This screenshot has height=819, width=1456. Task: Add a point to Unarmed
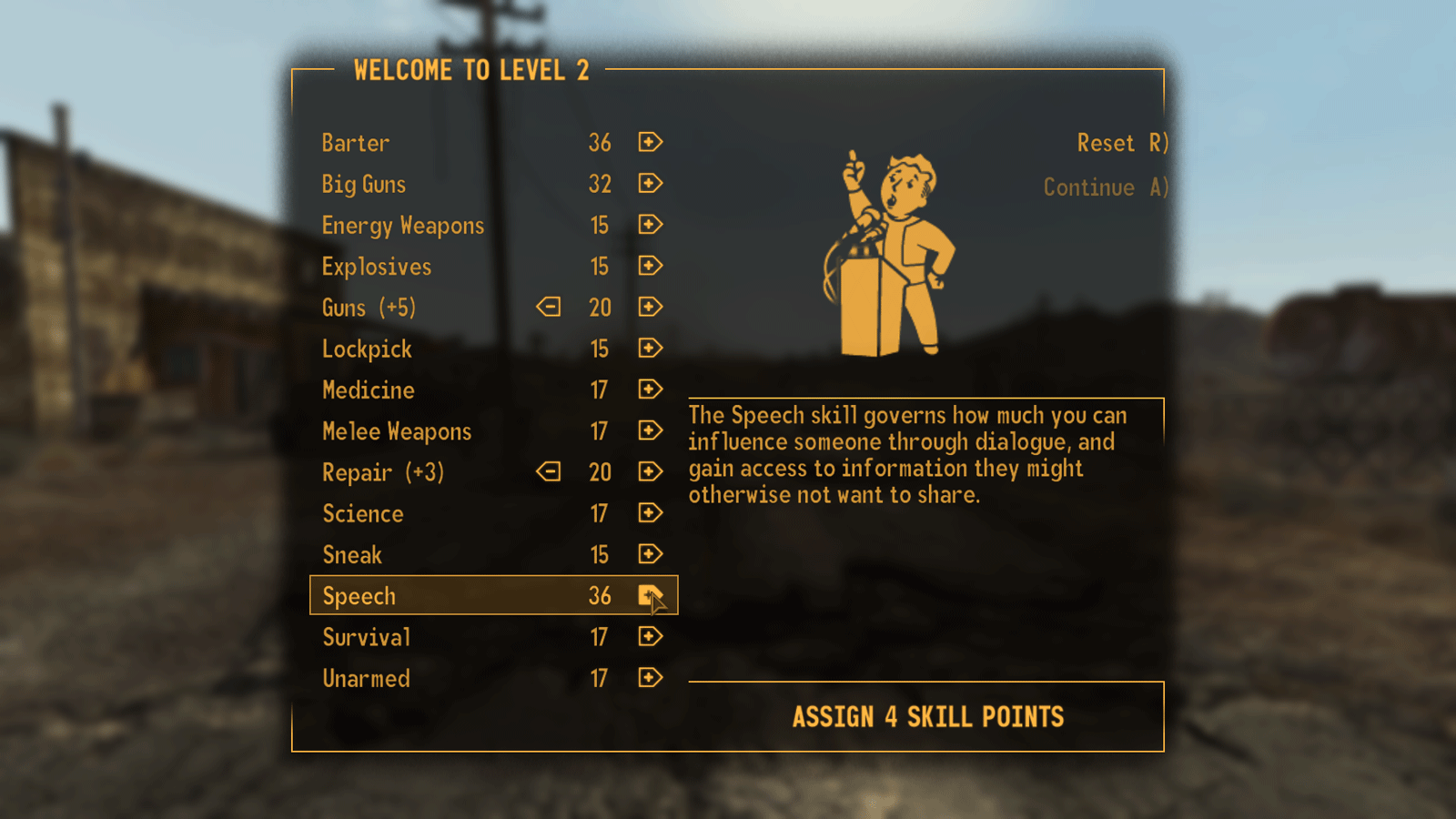(x=649, y=678)
